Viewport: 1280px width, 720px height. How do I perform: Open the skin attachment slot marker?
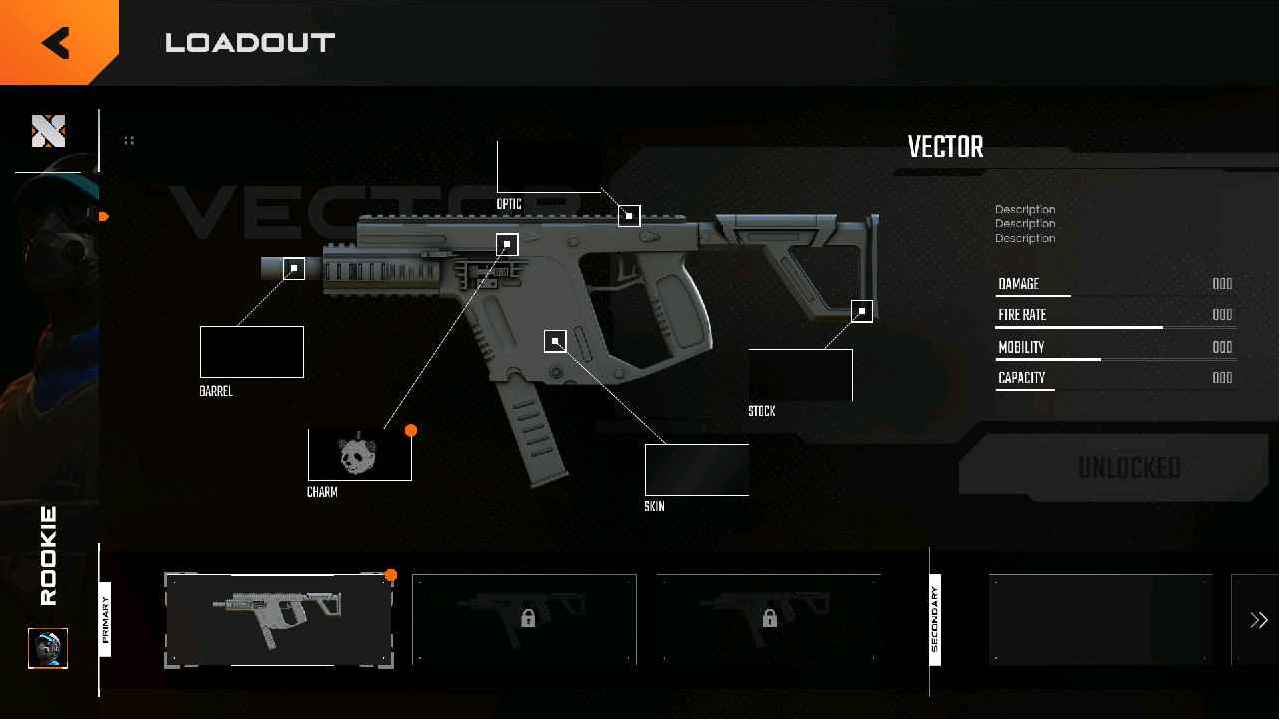point(555,341)
